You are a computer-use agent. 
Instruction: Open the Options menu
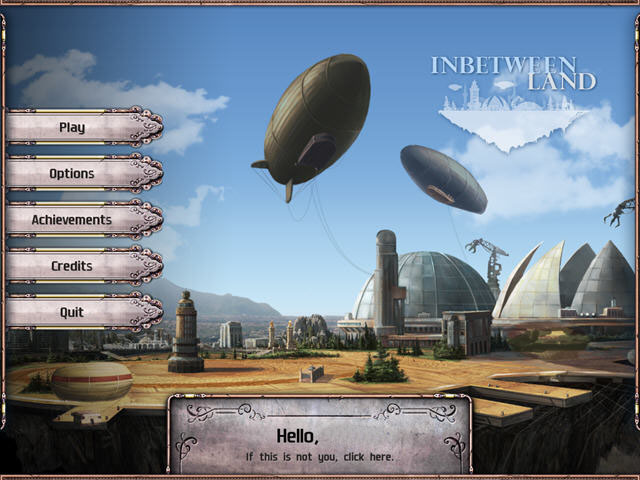pyautogui.click(x=73, y=173)
